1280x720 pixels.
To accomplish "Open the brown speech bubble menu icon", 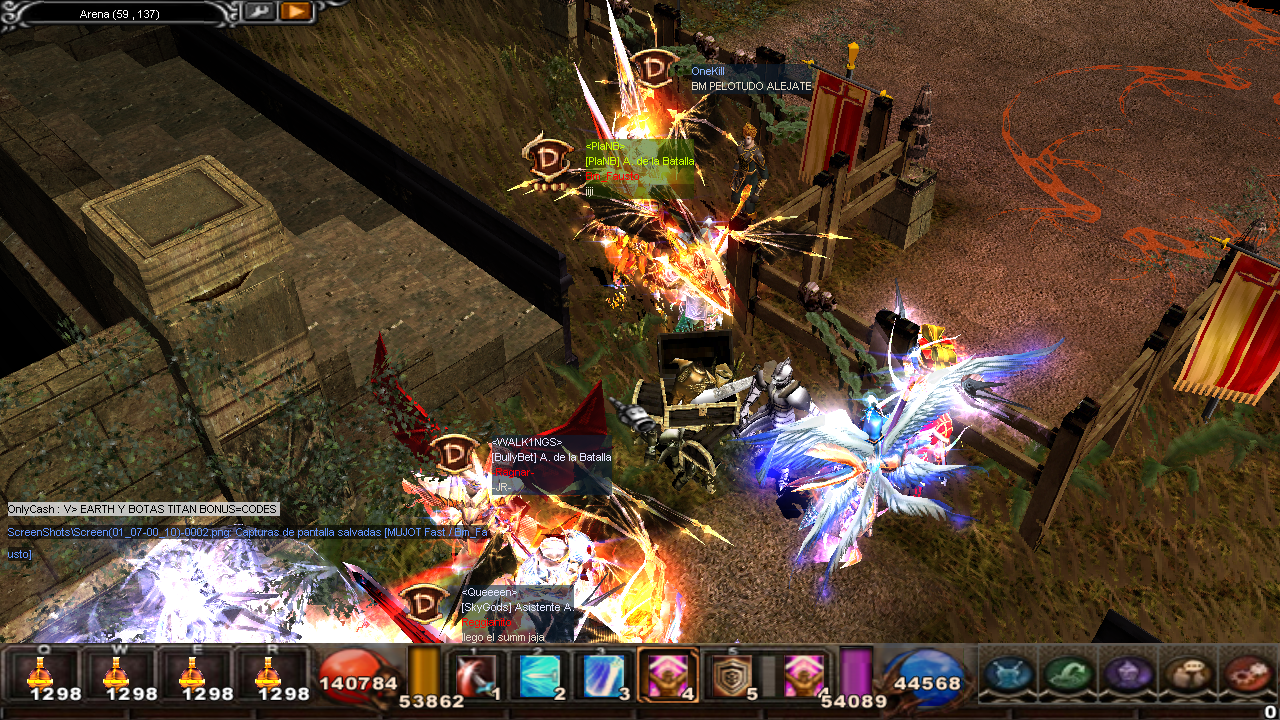I will tap(1189, 674).
